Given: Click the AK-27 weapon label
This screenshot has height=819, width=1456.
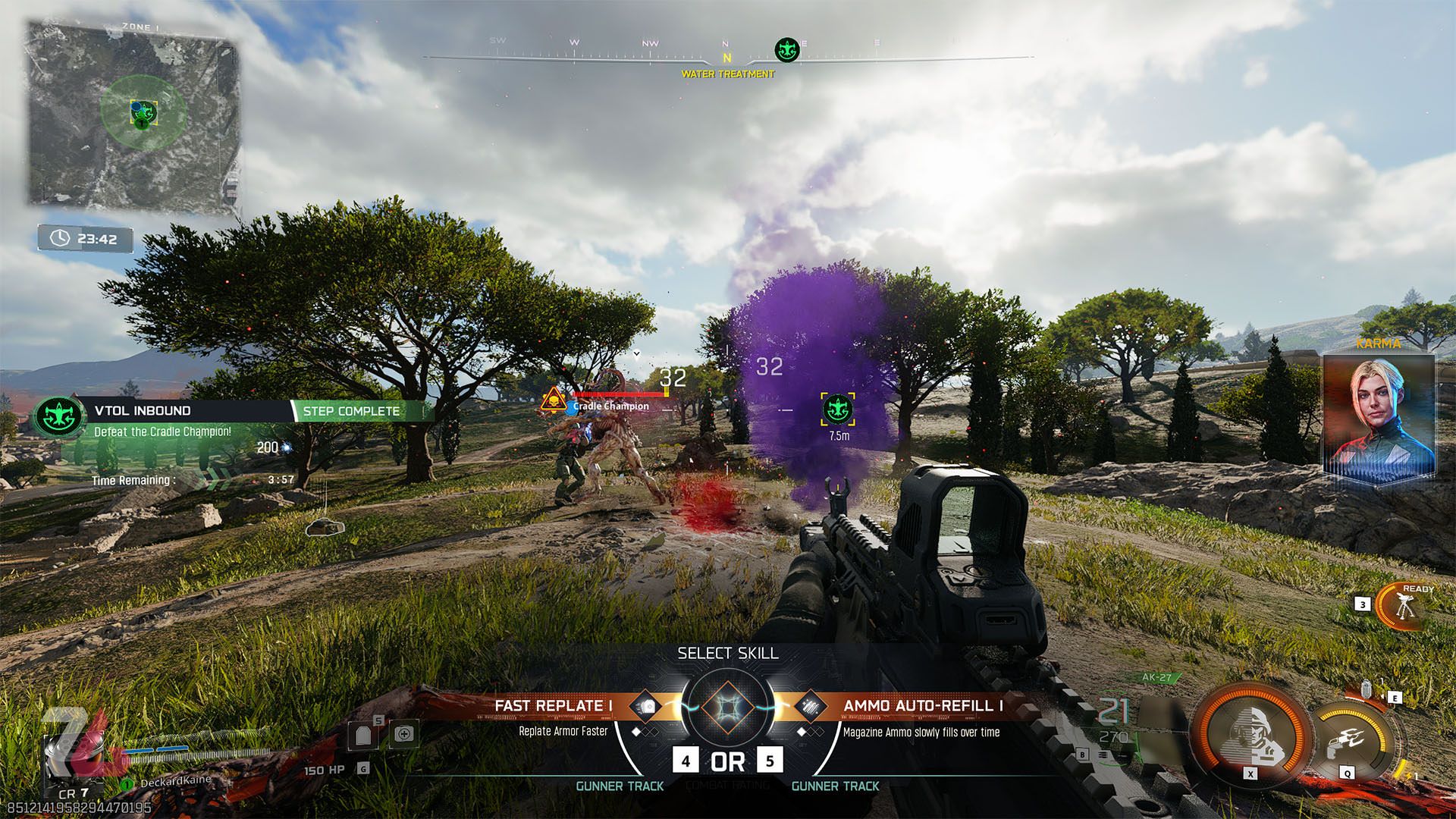Looking at the screenshot, I should pos(1156,677).
